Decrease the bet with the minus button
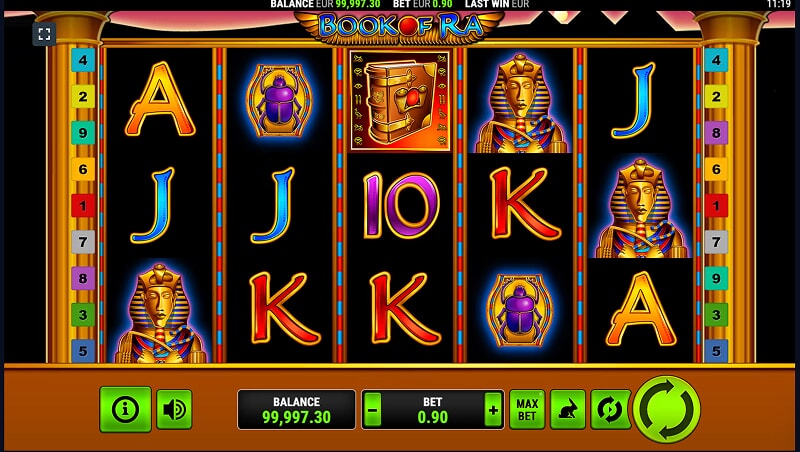The height and width of the screenshot is (452, 800). [x=373, y=409]
